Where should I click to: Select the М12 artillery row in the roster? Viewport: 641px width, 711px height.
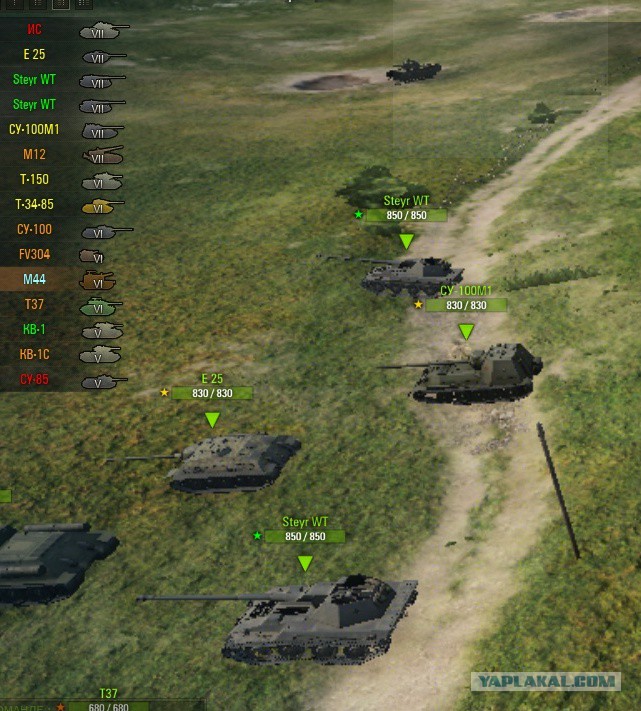pyautogui.click(x=35, y=155)
